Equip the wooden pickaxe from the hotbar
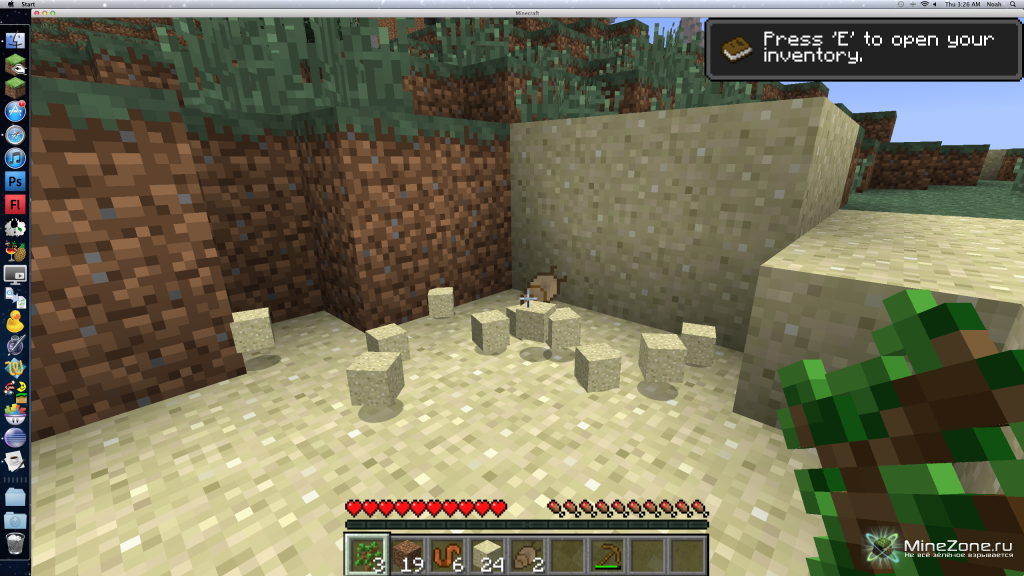1024x576 pixels. tap(606, 554)
